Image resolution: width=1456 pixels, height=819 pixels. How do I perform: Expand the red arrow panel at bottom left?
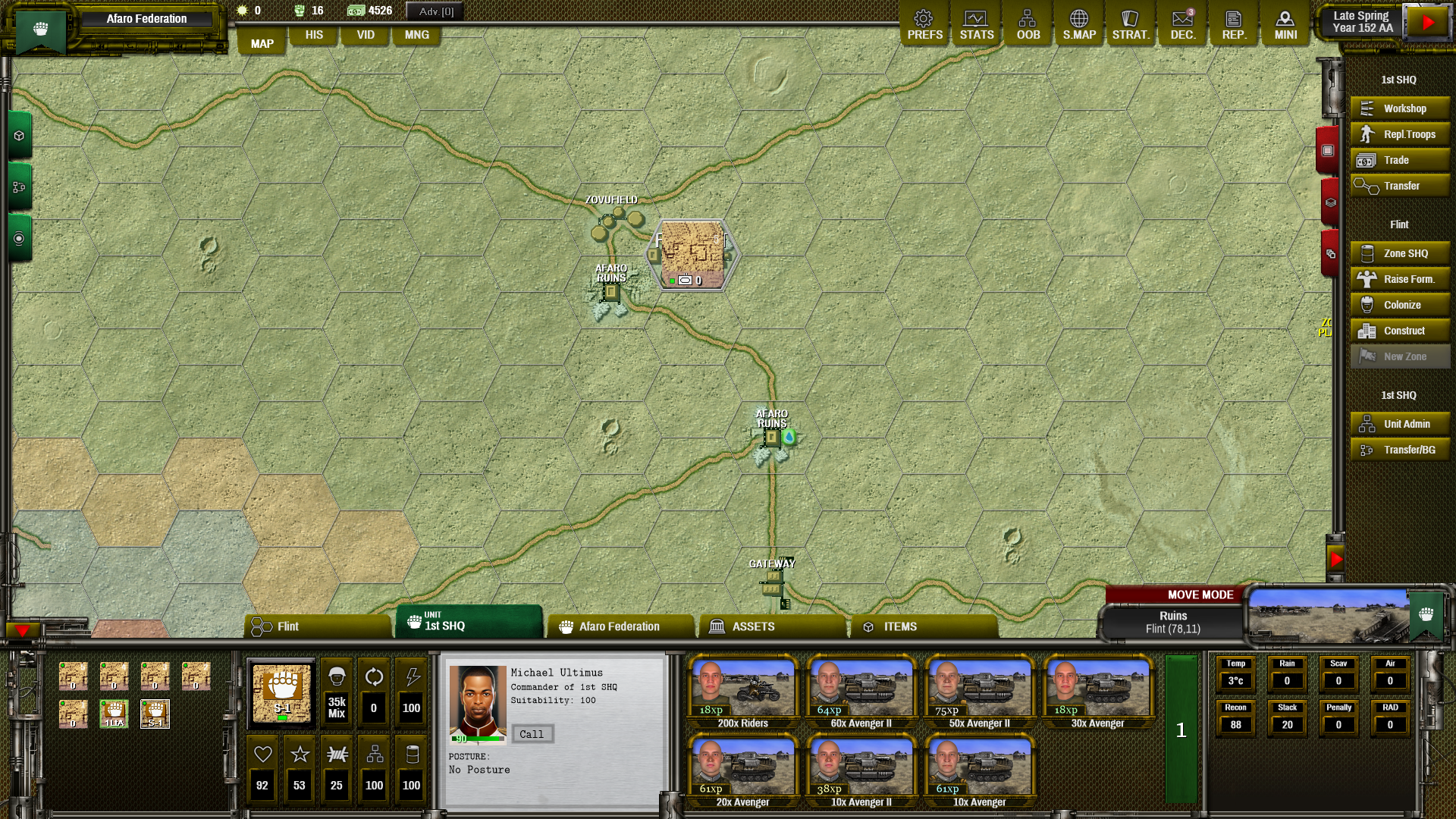click(x=21, y=630)
